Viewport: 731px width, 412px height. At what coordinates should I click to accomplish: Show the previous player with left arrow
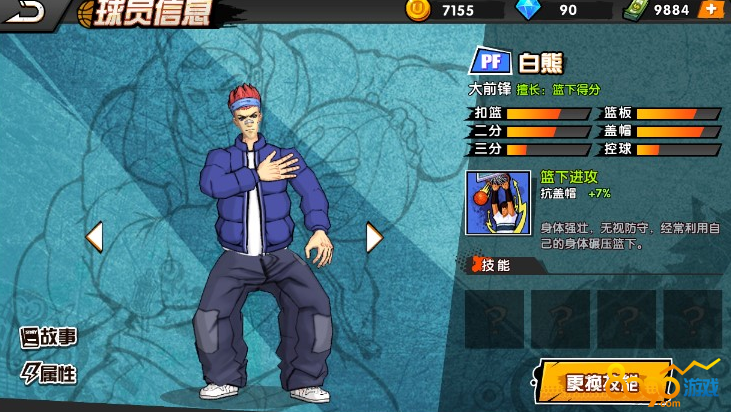coord(94,237)
